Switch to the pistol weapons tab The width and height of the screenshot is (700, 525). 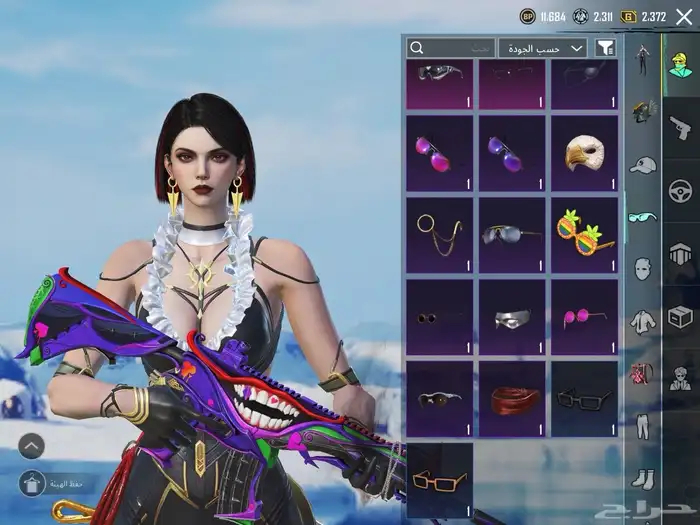(681, 128)
